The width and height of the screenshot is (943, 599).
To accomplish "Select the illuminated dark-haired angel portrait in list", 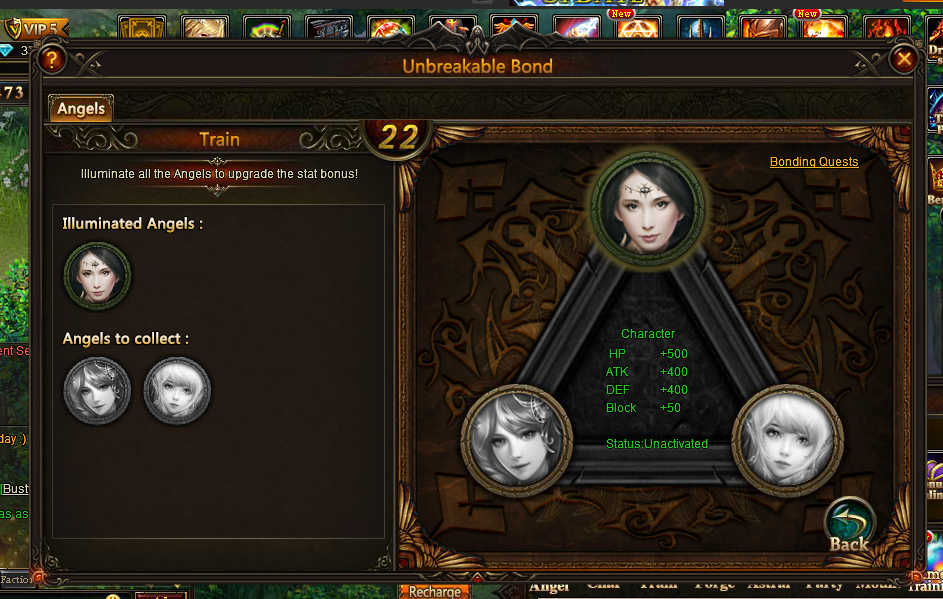I will pyautogui.click(x=97, y=275).
